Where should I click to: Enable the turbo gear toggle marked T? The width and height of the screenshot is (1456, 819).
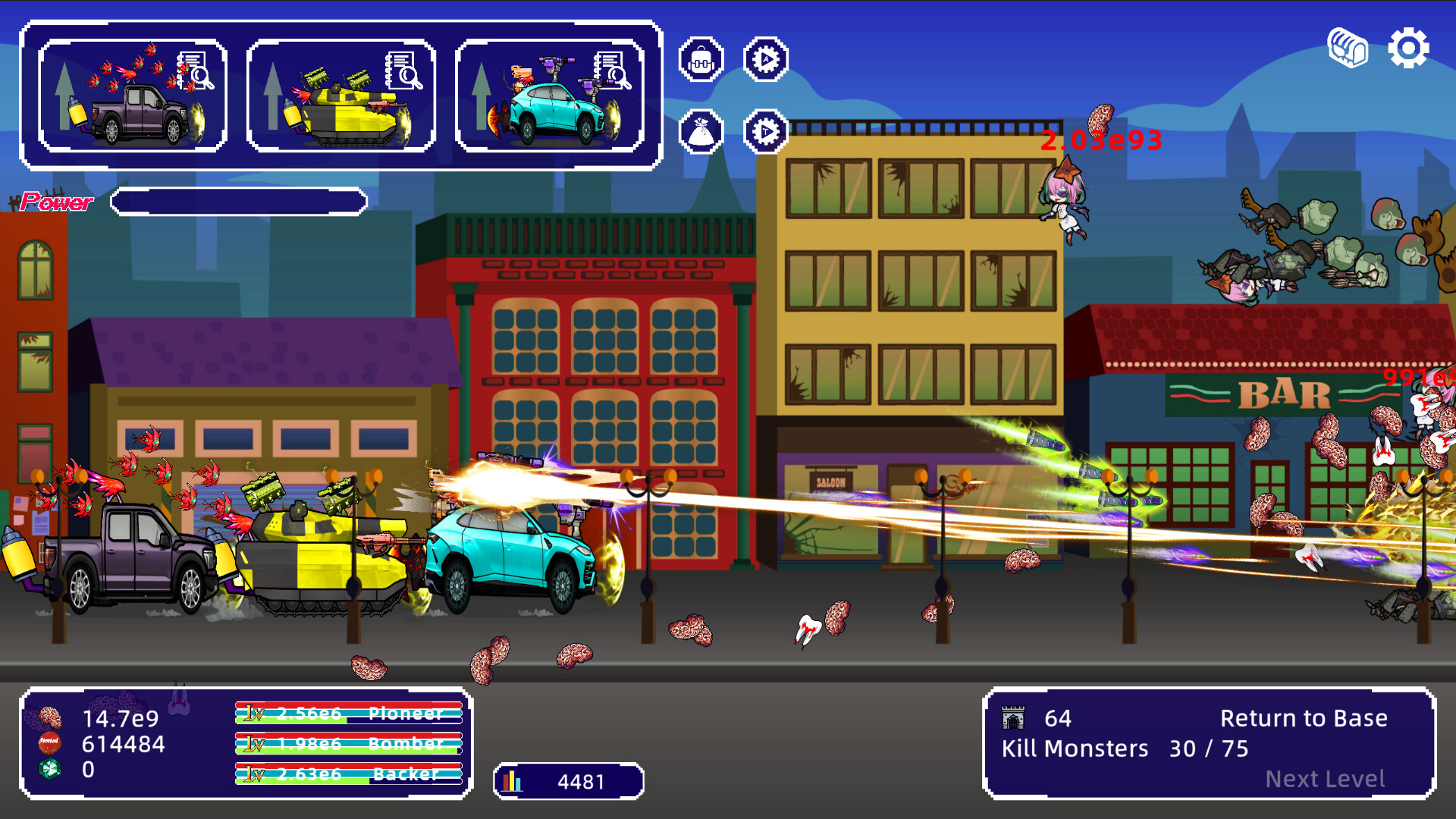click(x=767, y=130)
